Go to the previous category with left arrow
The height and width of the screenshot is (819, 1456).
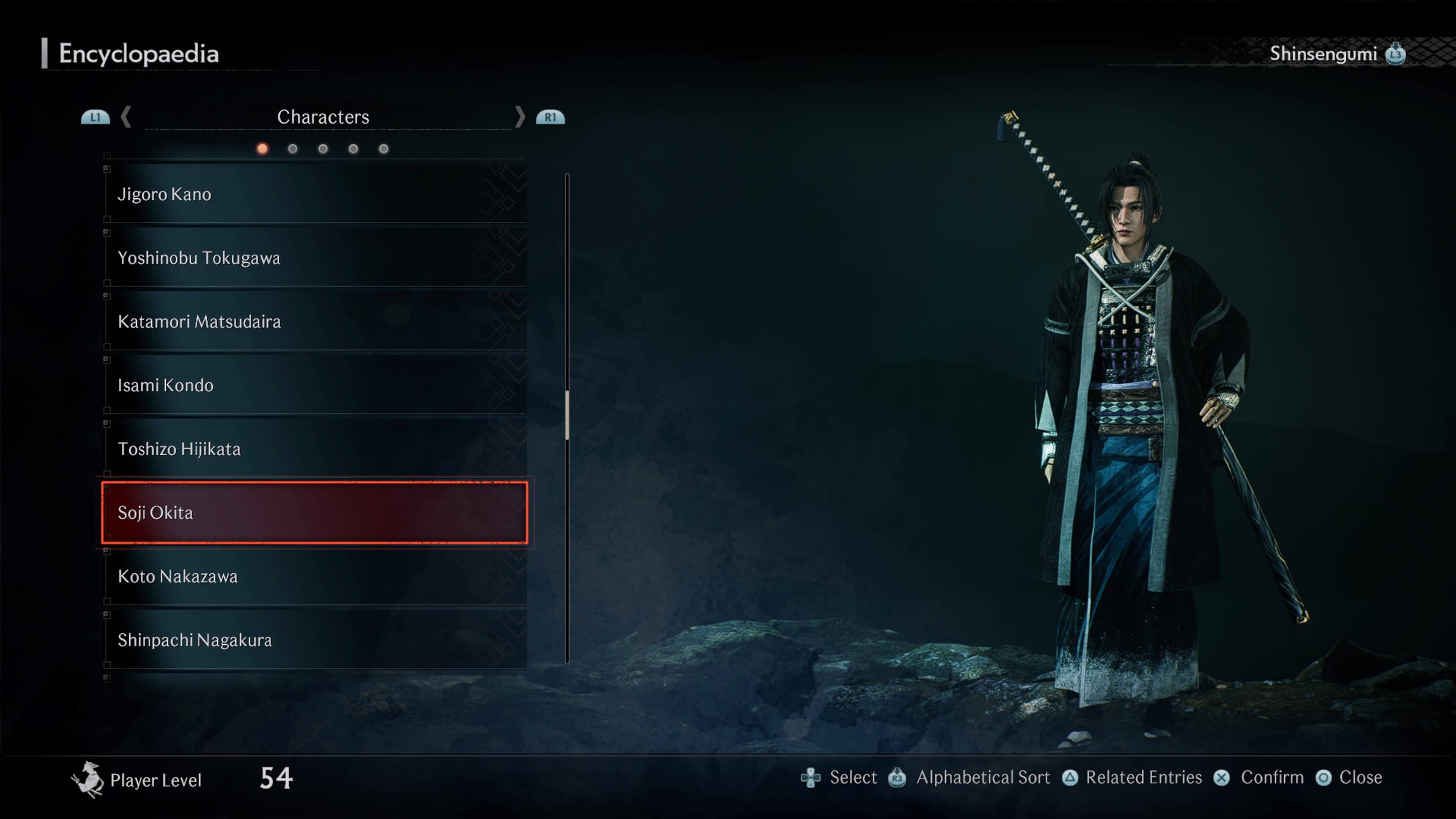pyautogui.click(x=126, y=117)
